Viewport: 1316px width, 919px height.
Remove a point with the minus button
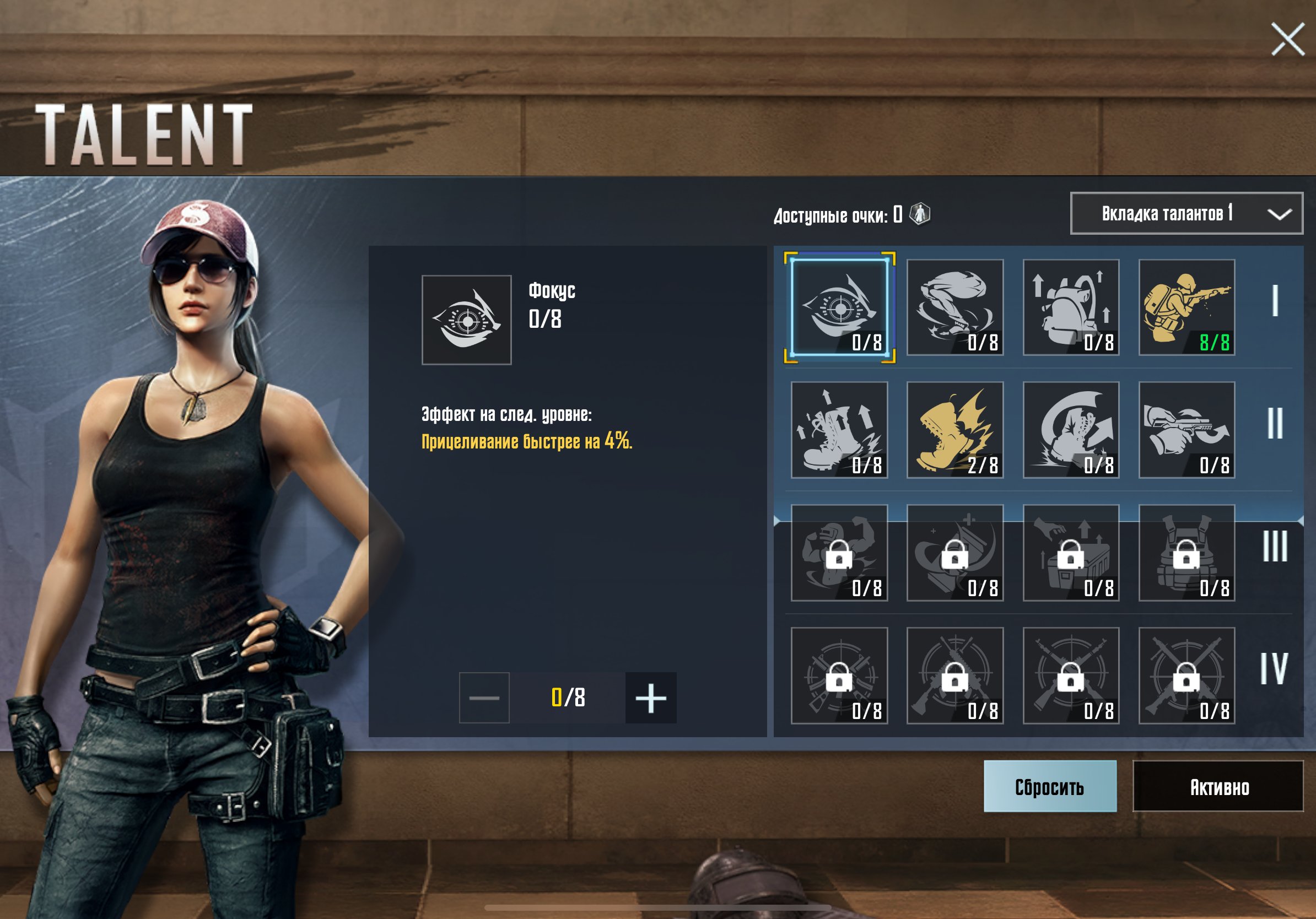[x=484, y=698]
